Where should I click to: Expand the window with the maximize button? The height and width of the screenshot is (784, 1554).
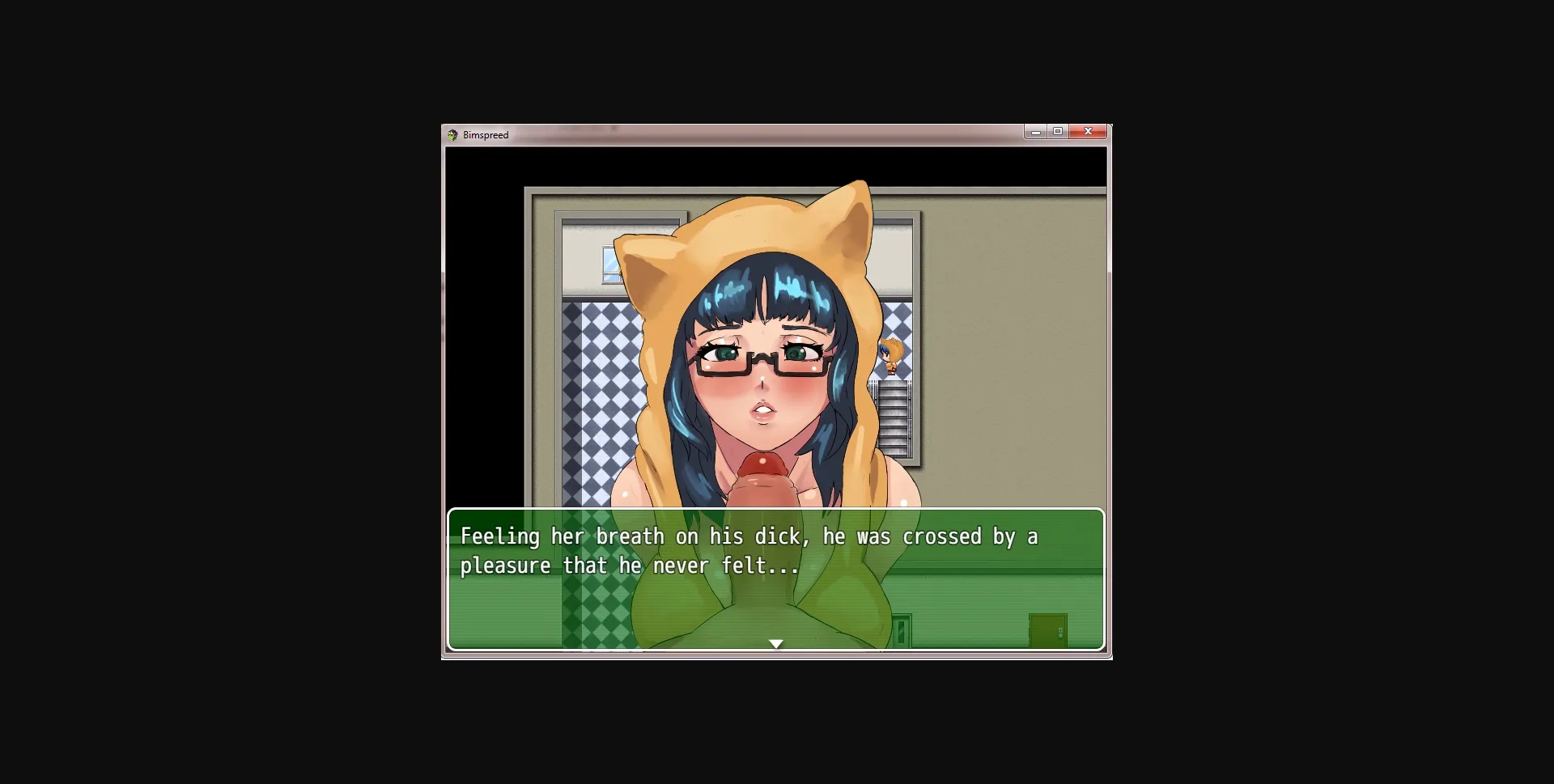1059,131
